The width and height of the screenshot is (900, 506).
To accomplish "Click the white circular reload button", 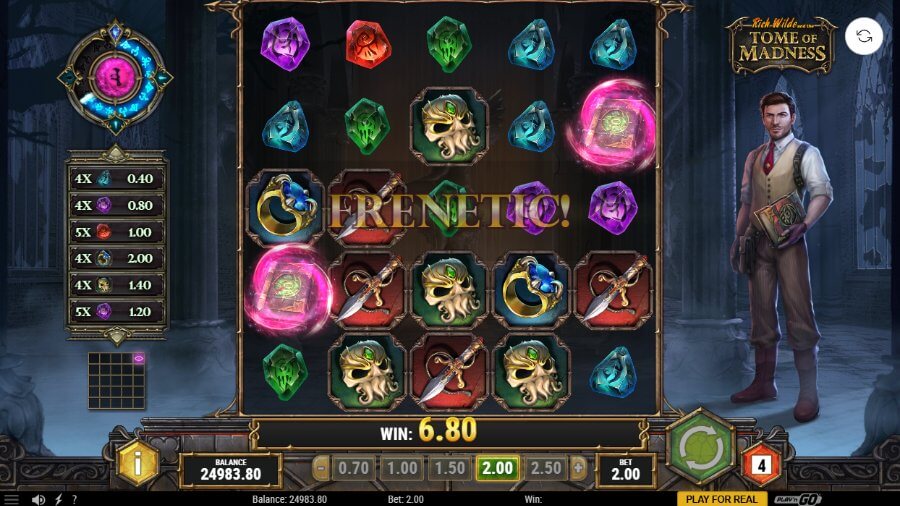I will tap(863, 37).
